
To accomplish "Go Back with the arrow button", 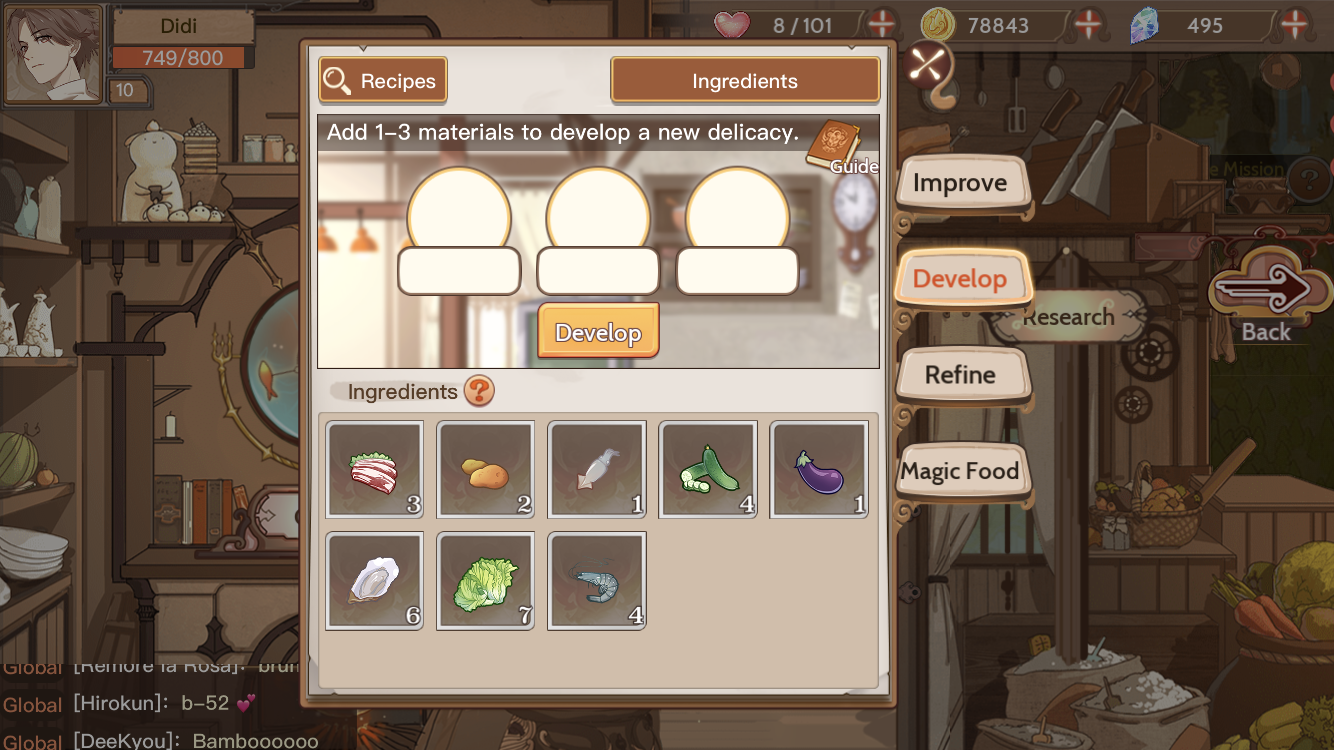I will pos(1265,292).
